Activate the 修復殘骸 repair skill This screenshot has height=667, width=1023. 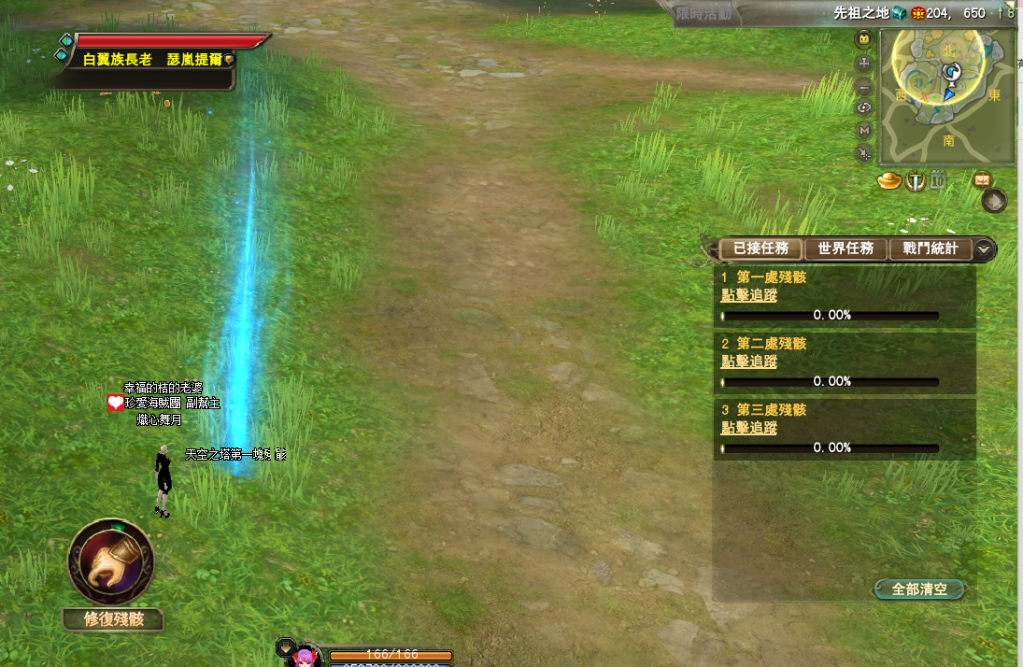point(110,561)
